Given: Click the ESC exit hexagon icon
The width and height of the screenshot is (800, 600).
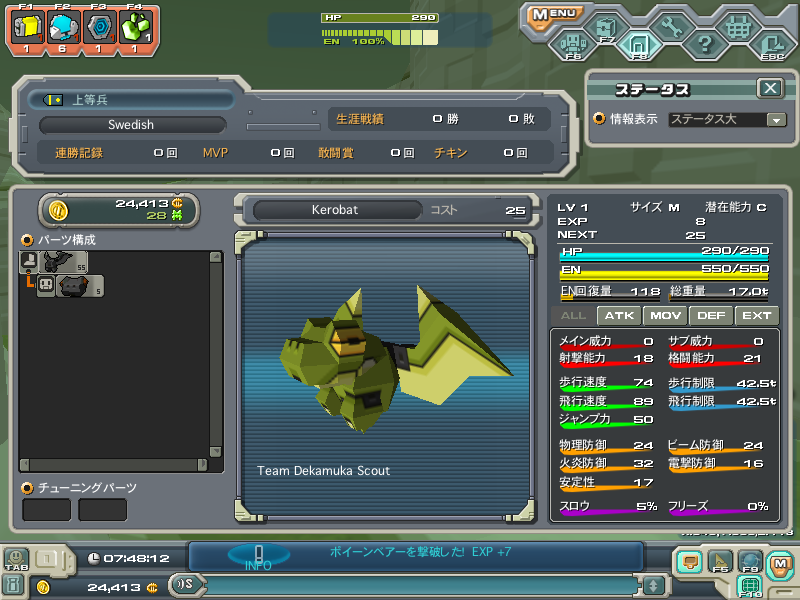Looking at the screenshot, I should [771, 44].
